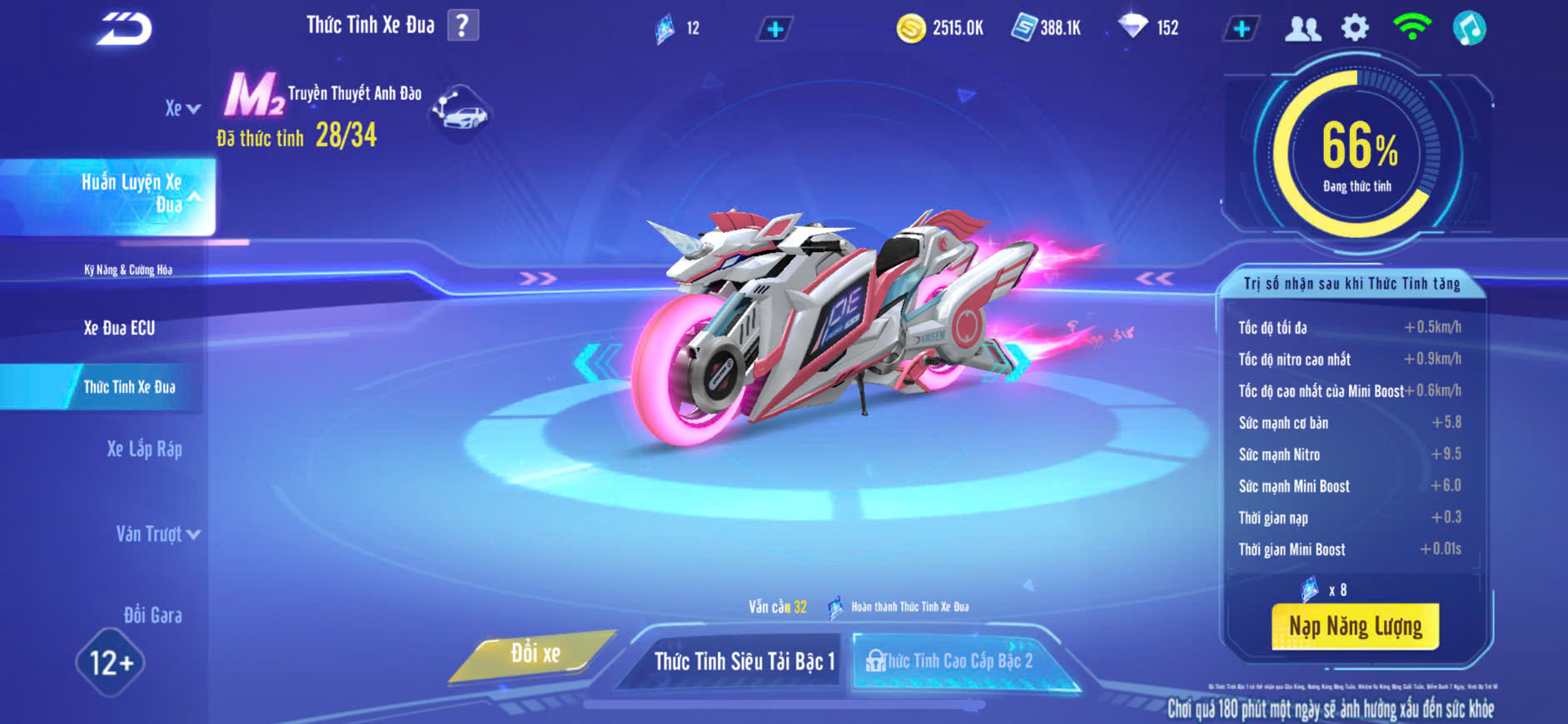
Task: Switch to Thức Tỉnh Siêu Tải Bậc 1 tab
Action: point(743,661)
